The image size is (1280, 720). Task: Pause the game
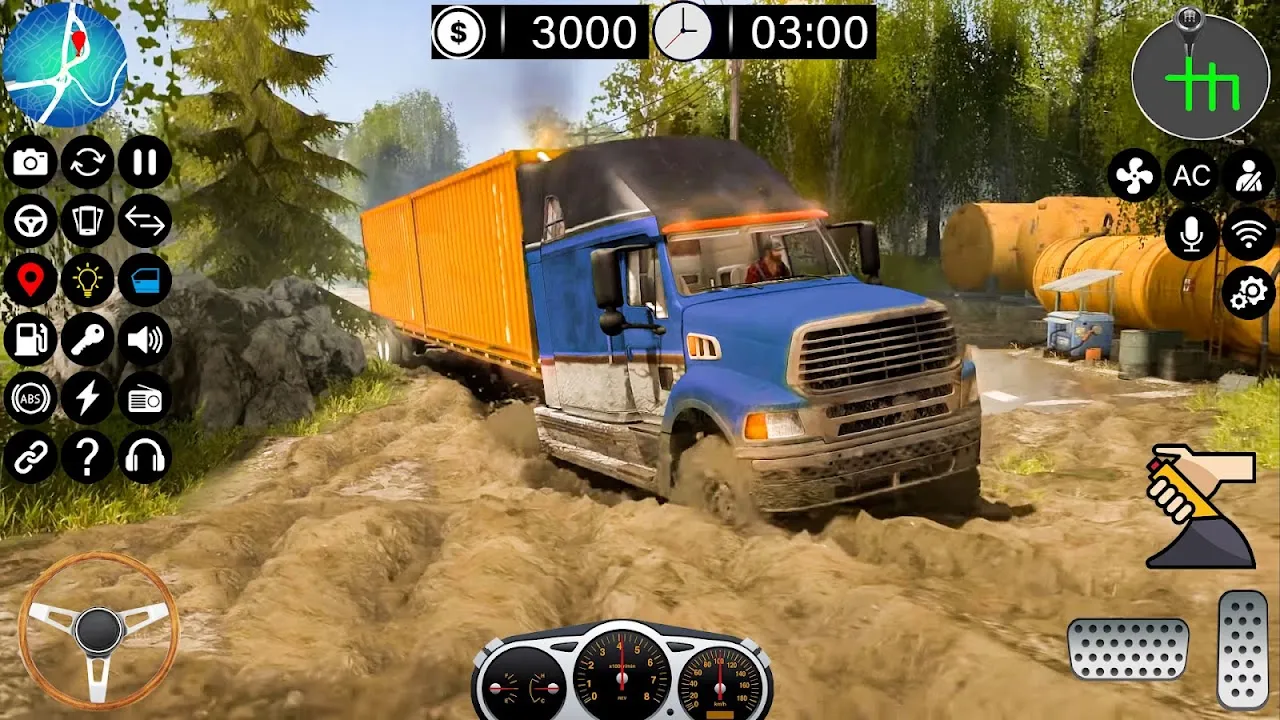point(145,162)
